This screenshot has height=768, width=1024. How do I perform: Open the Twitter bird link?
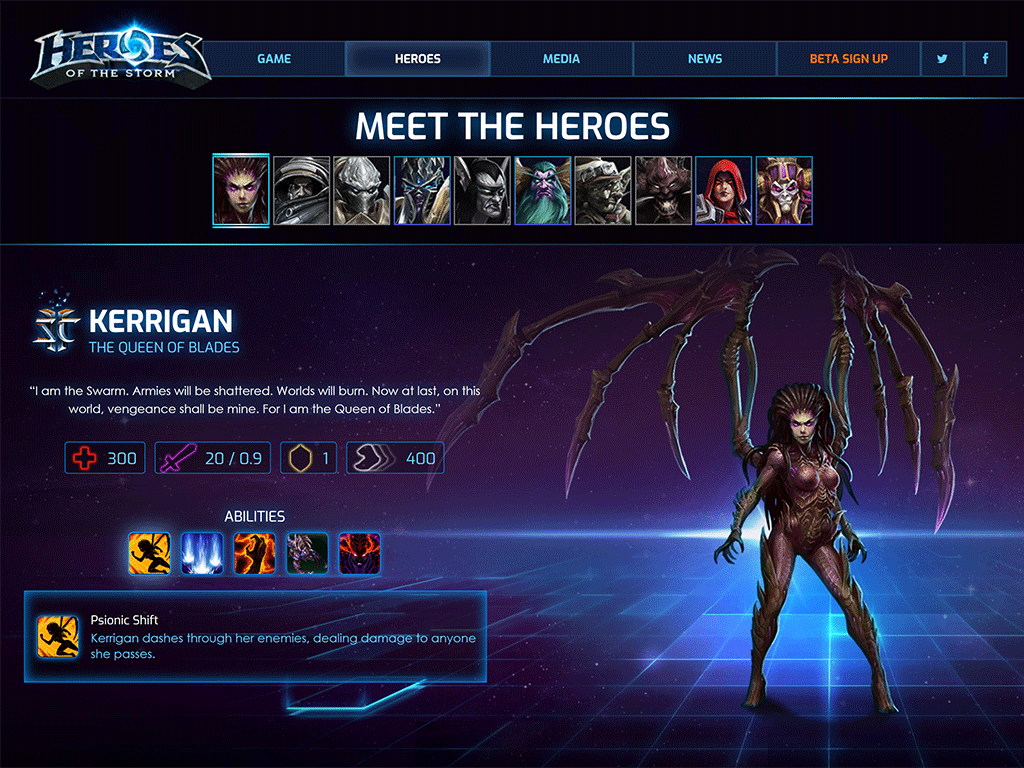coord(942,59)
